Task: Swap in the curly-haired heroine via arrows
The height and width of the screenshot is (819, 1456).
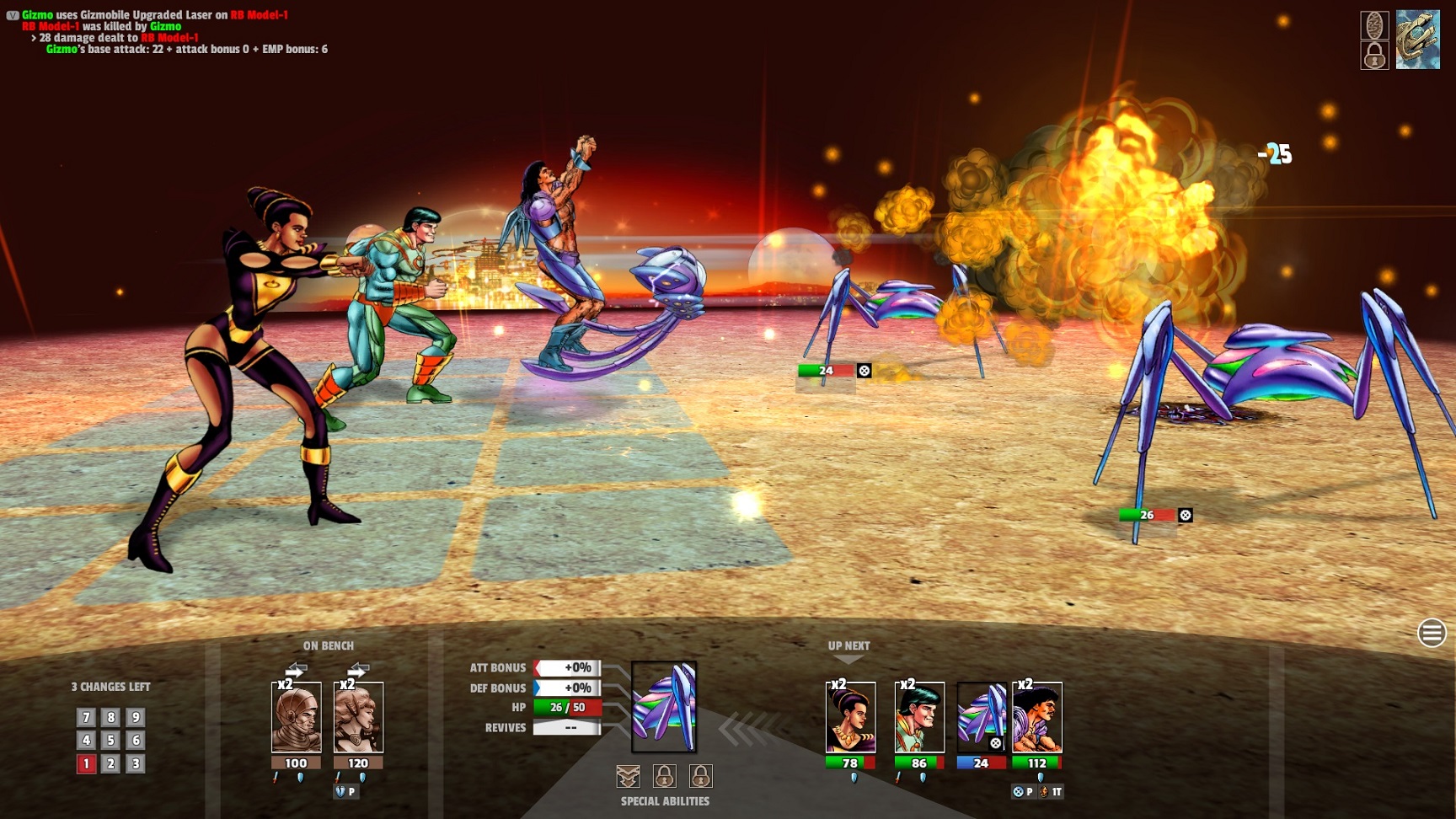Action: pyautogui.click(x=358, y=670)
